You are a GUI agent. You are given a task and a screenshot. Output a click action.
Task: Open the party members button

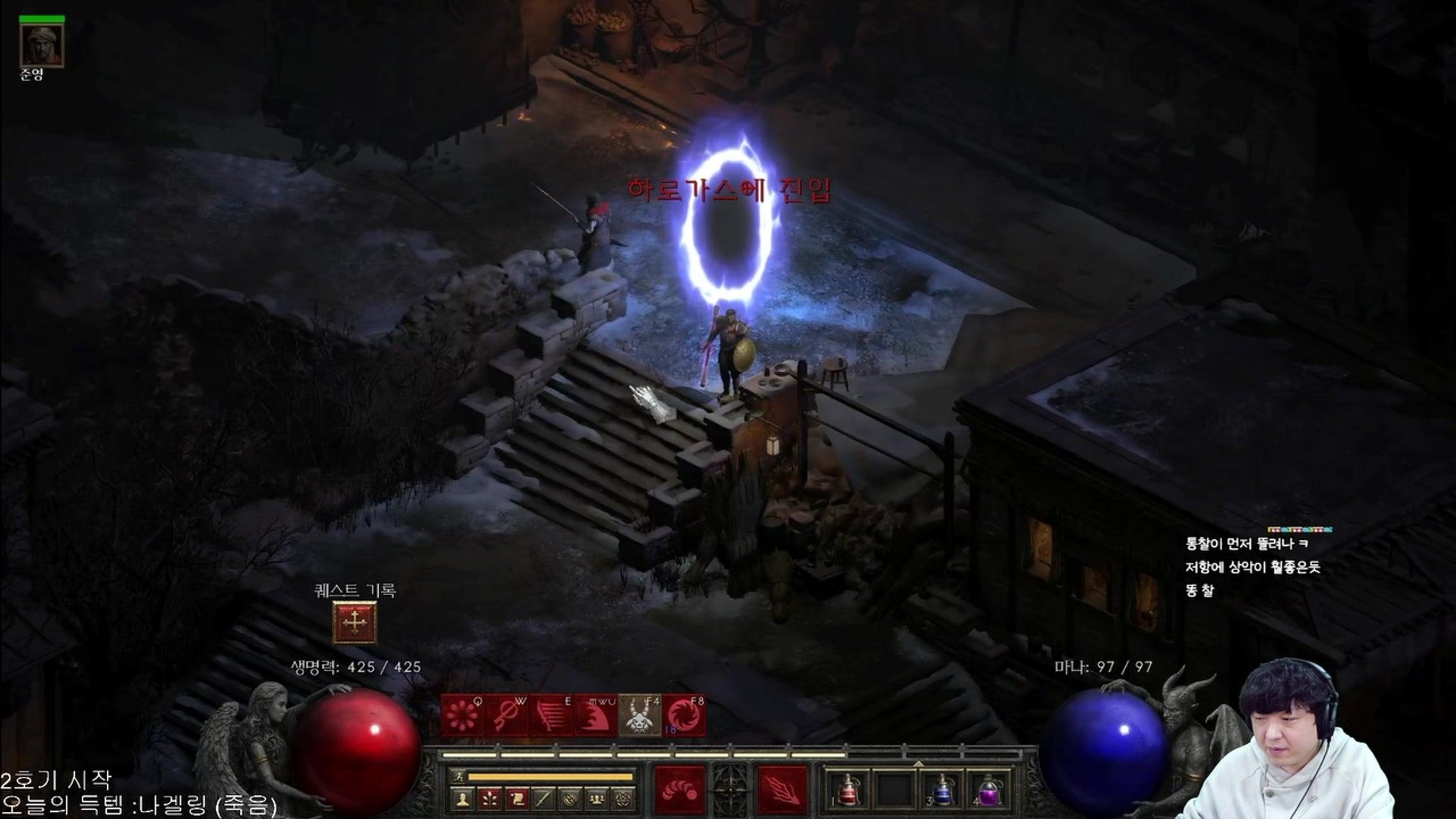597,799
